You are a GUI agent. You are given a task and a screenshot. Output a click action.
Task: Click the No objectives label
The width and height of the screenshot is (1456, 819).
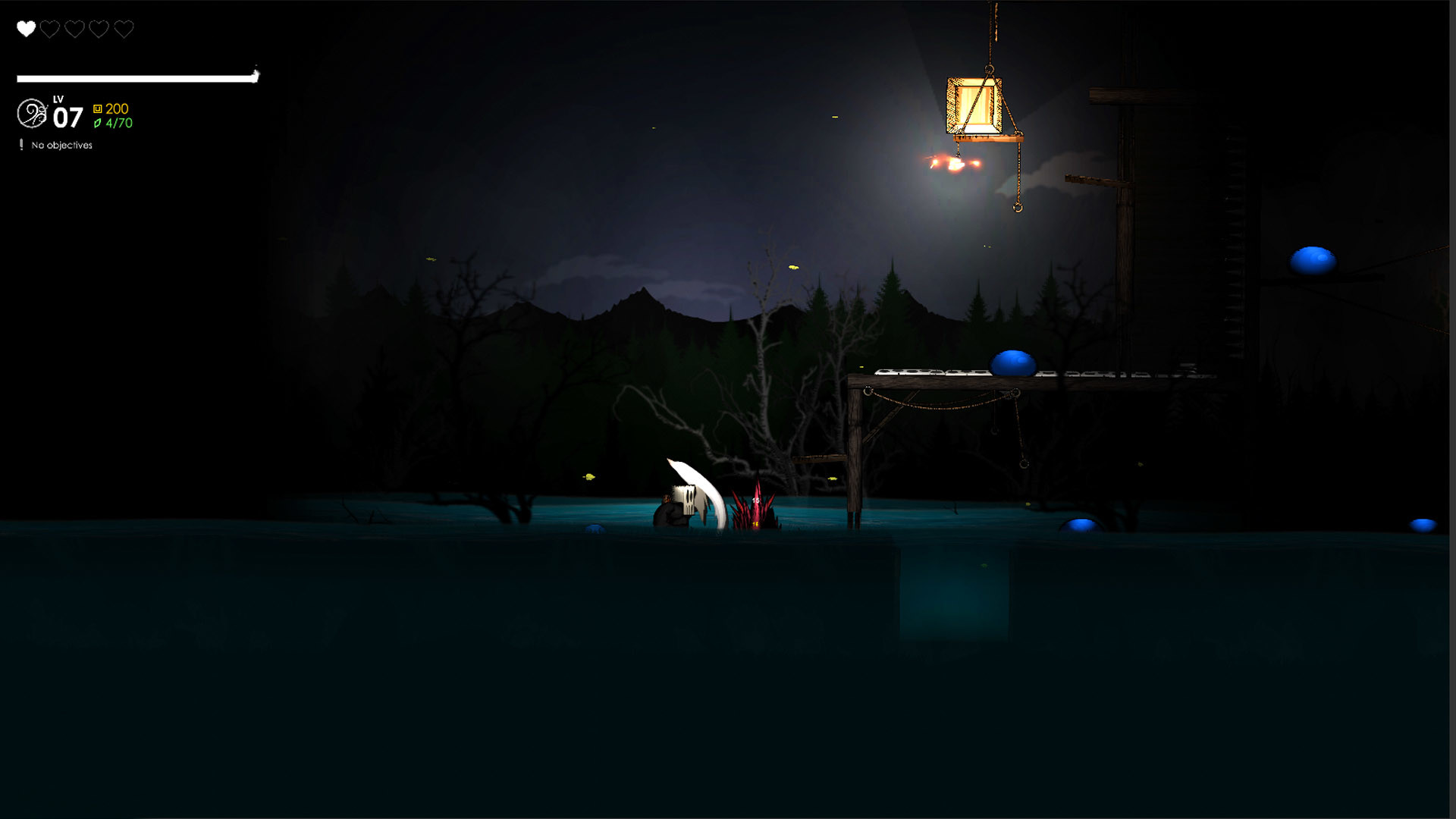60,145
